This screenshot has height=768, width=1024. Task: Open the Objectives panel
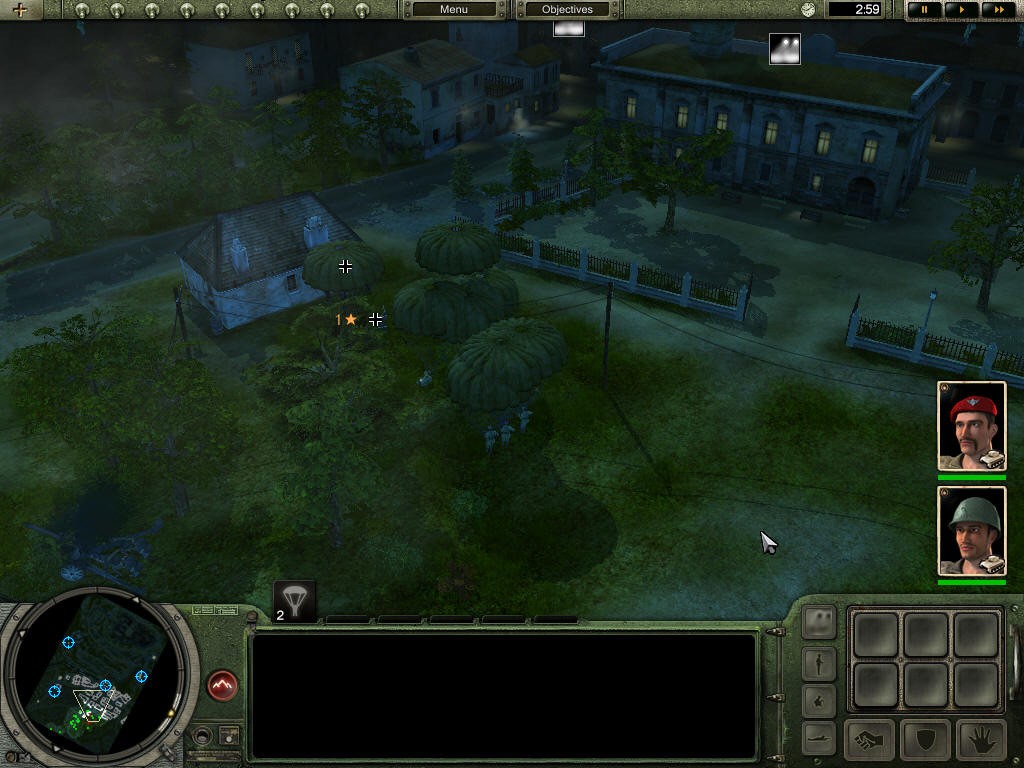coord(567,9)
